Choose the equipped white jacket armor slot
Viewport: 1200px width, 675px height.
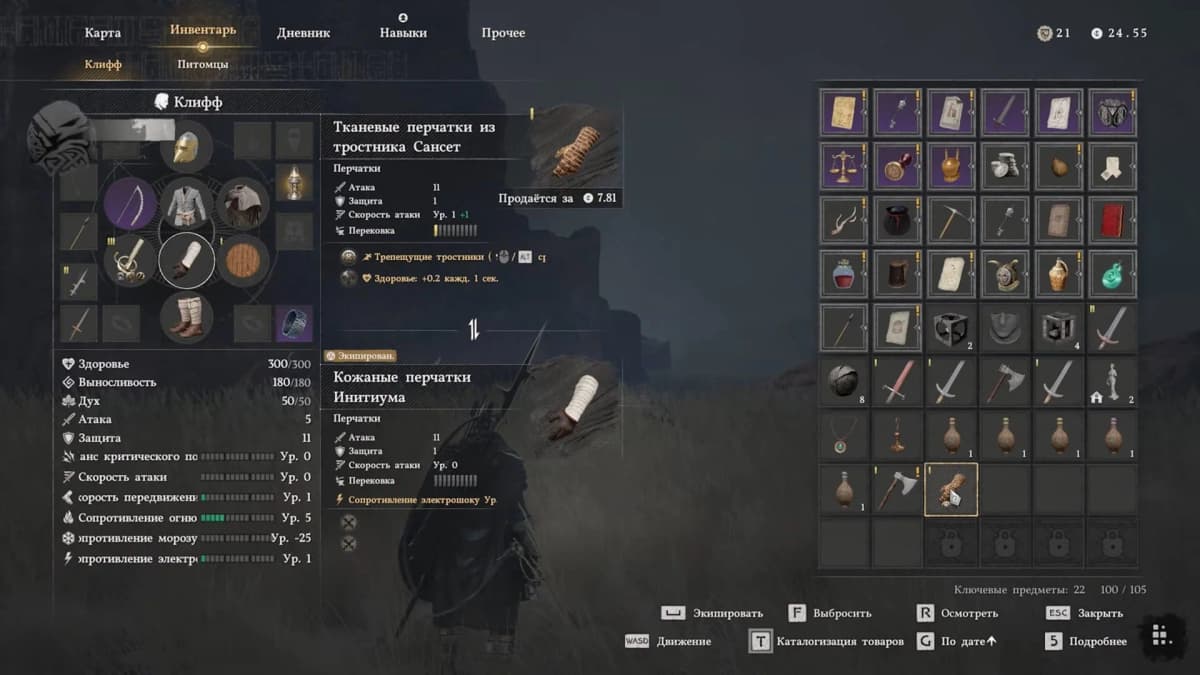click(187, 204)
